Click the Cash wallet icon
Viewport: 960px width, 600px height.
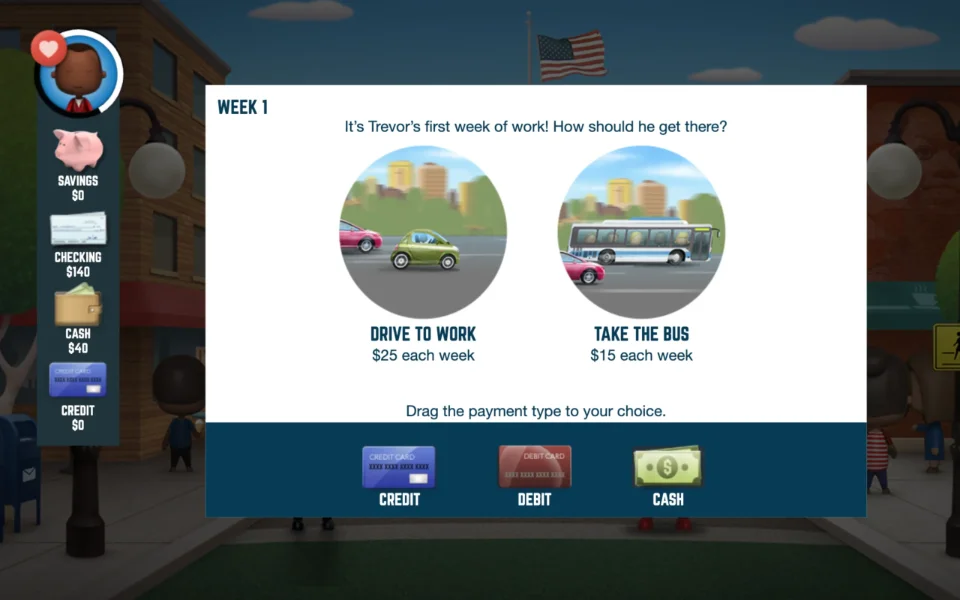[x=78, y=305]
